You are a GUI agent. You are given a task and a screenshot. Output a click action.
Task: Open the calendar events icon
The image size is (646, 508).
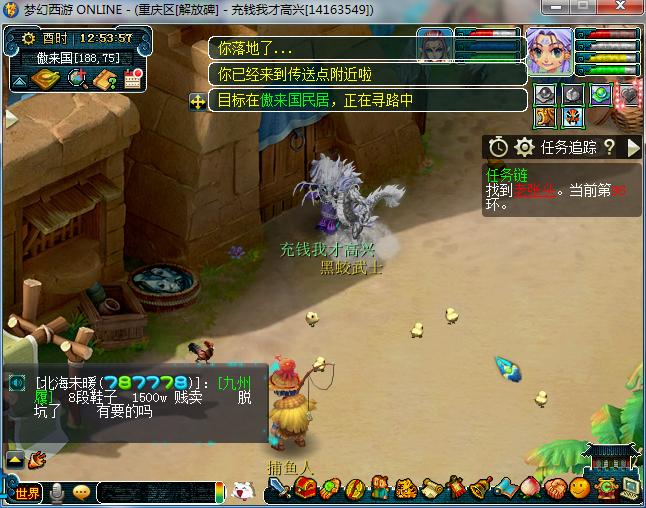pos(133,79)
